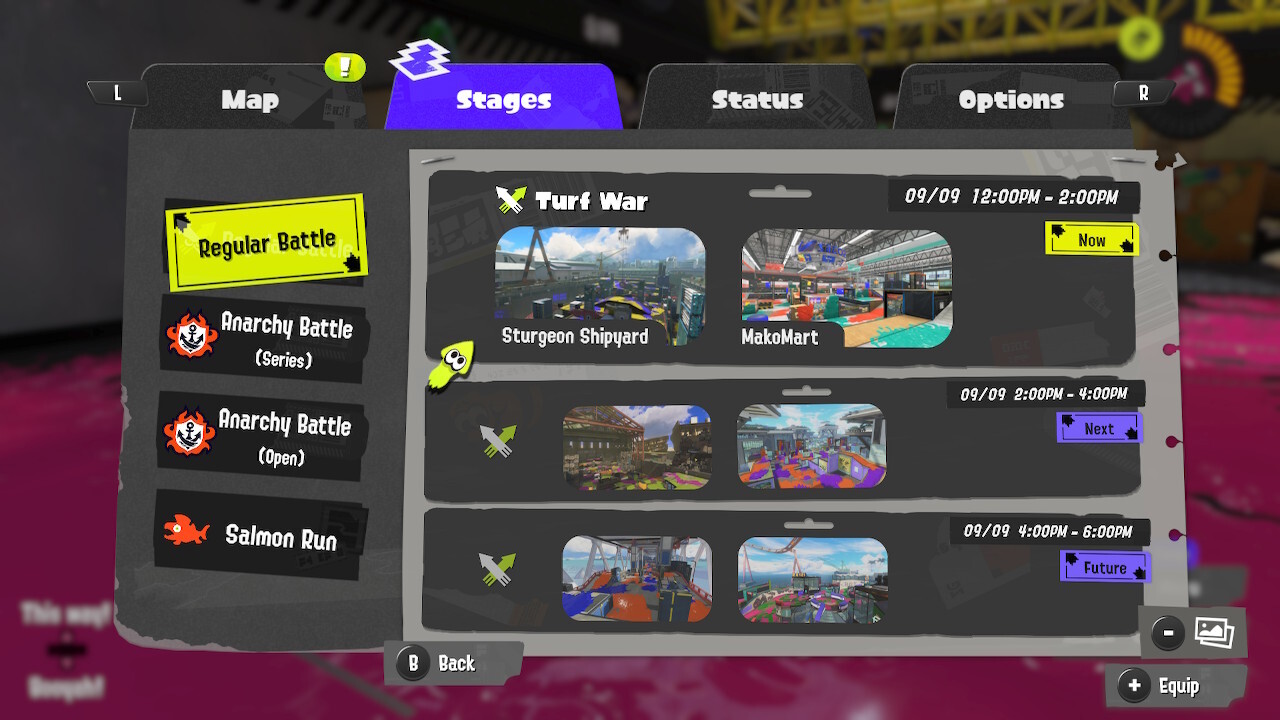Open the Status tab
This screenshot has width=1280, height=720.
757,99
